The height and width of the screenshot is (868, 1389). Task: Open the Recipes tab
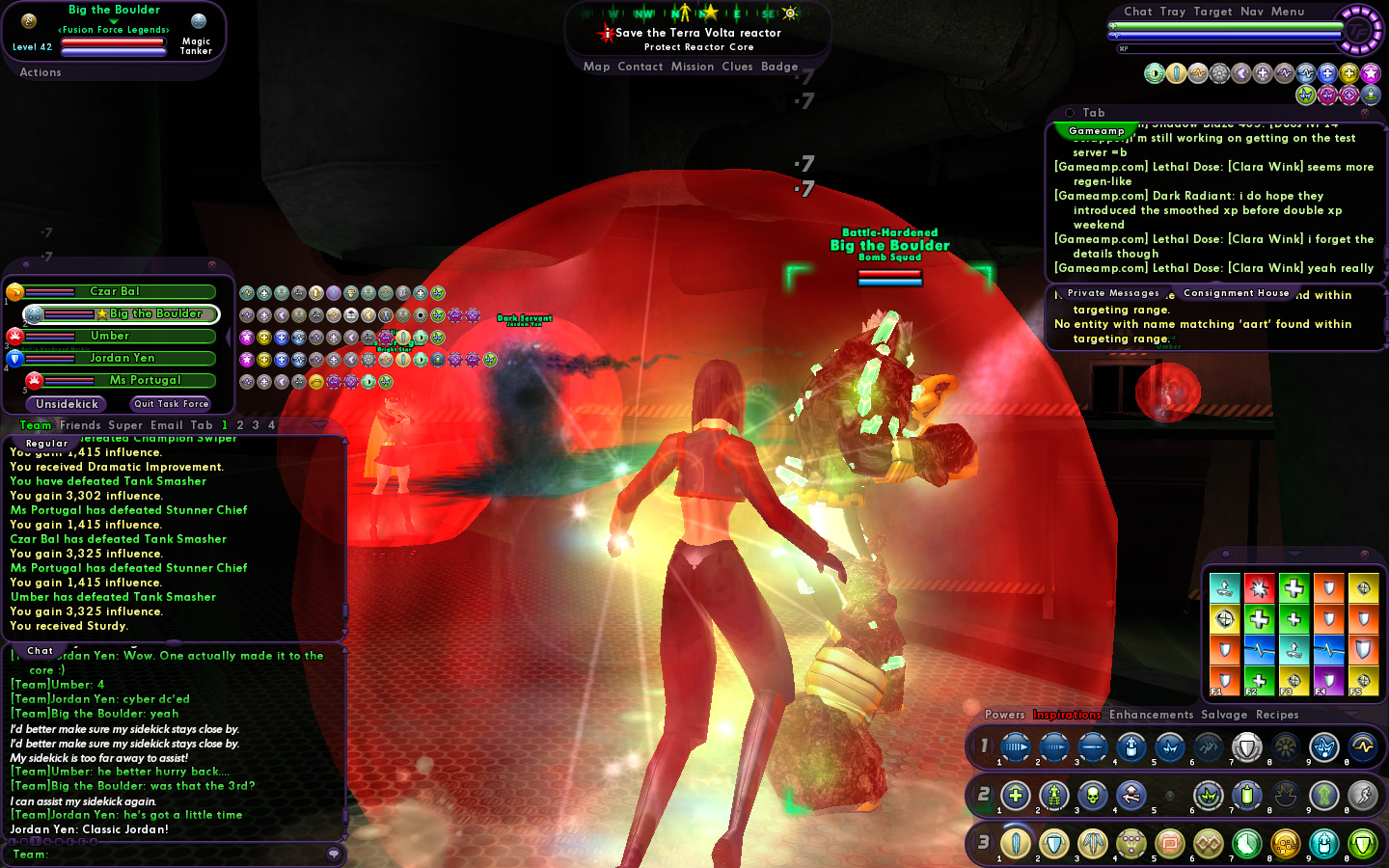coord(1277,715)
